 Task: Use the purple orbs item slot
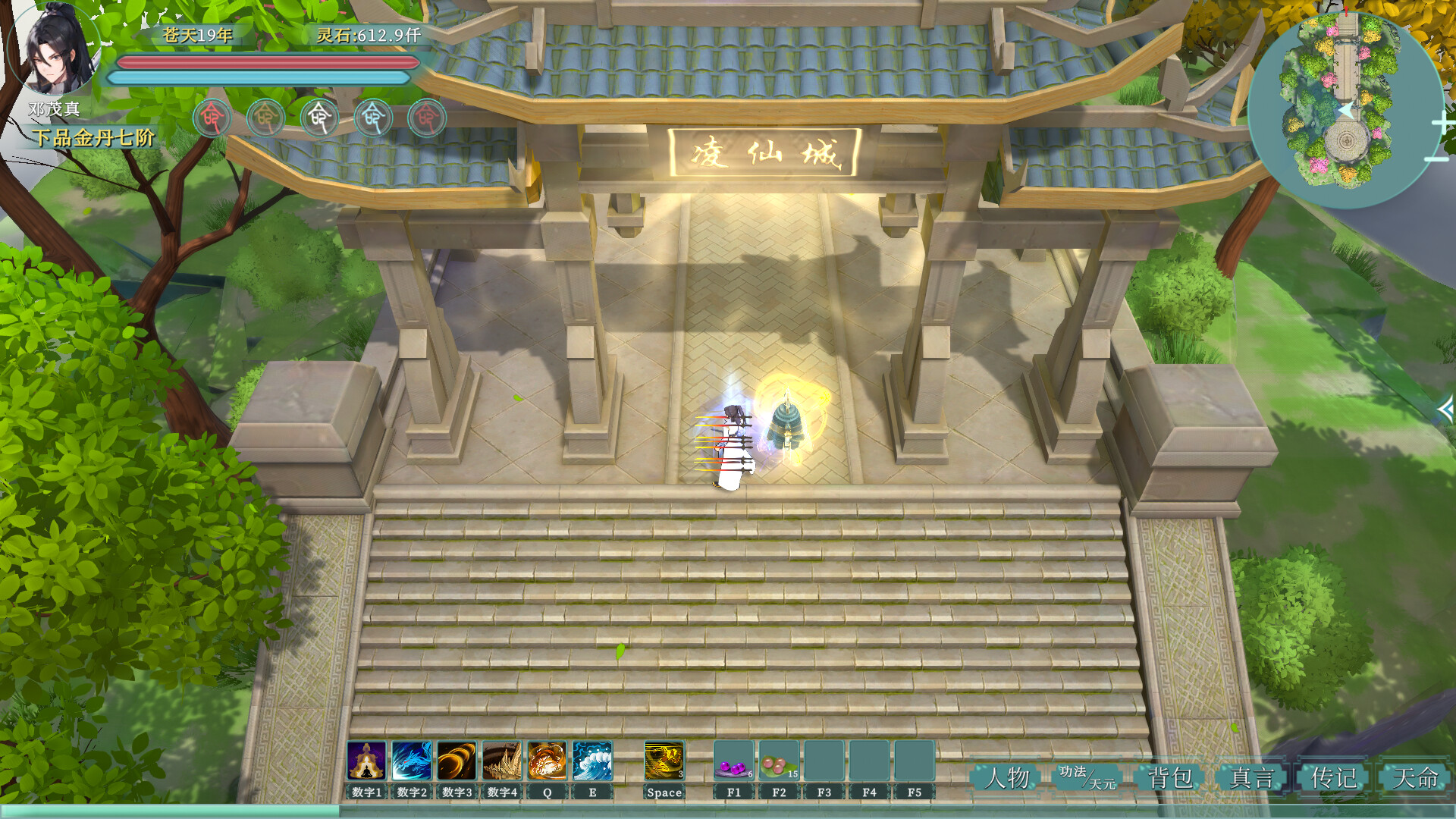point(733,761)
